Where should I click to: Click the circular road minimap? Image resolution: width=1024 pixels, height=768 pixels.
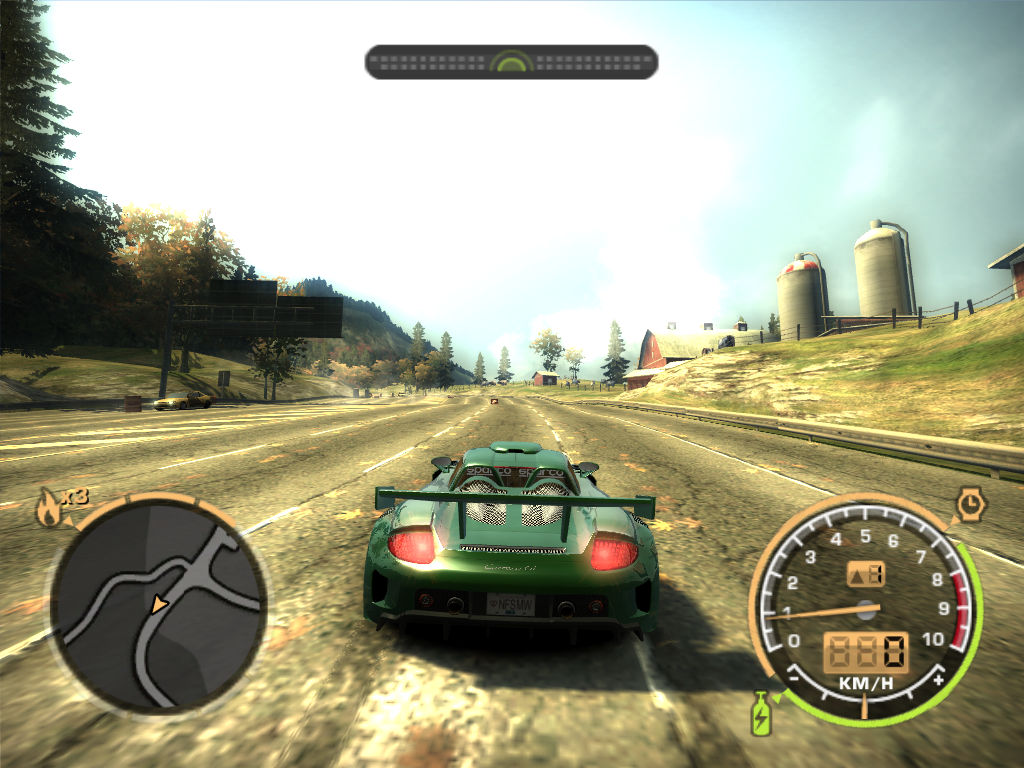tap(158, 603)
